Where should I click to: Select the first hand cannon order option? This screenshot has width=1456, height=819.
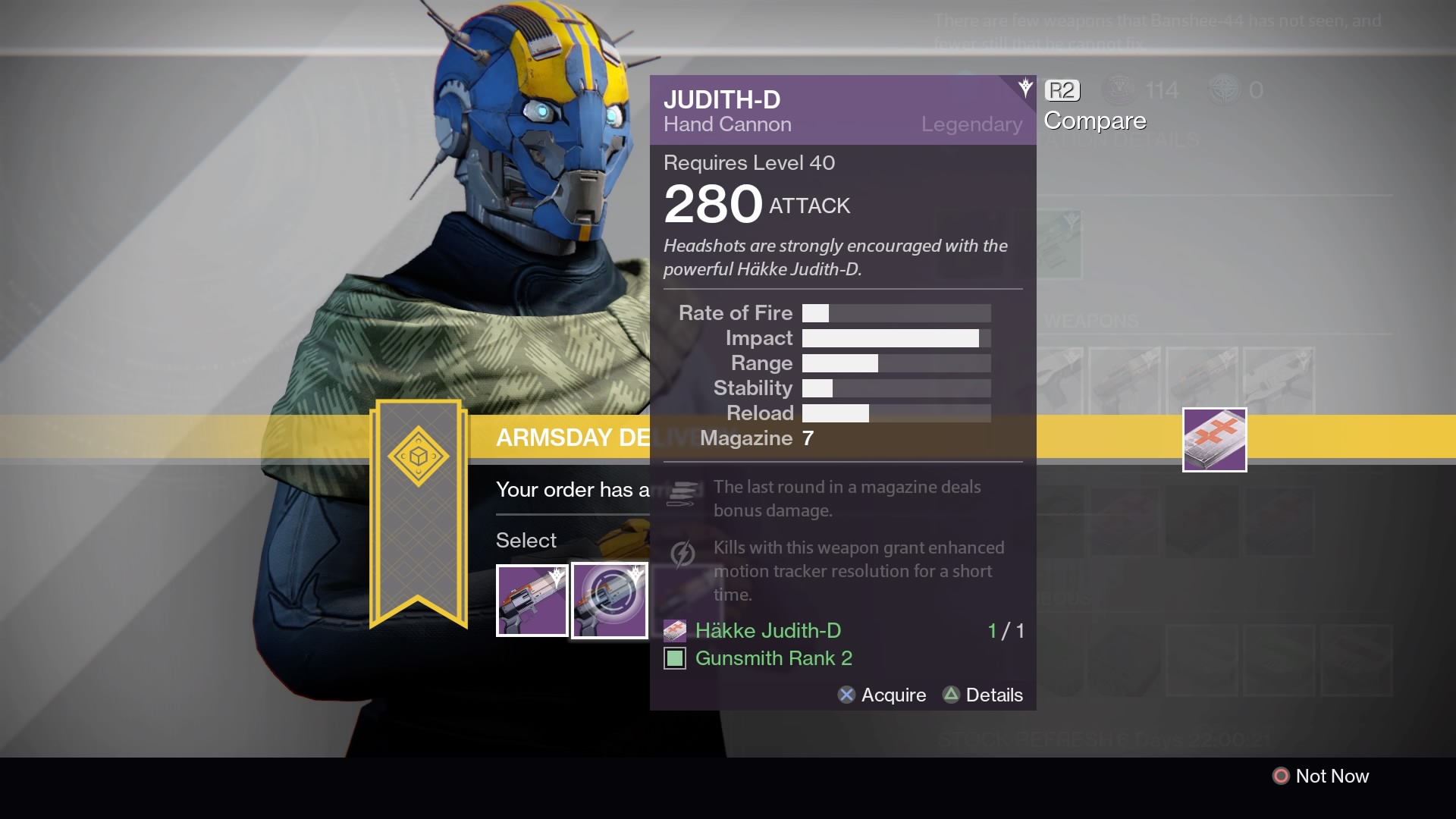click(532, 601)
